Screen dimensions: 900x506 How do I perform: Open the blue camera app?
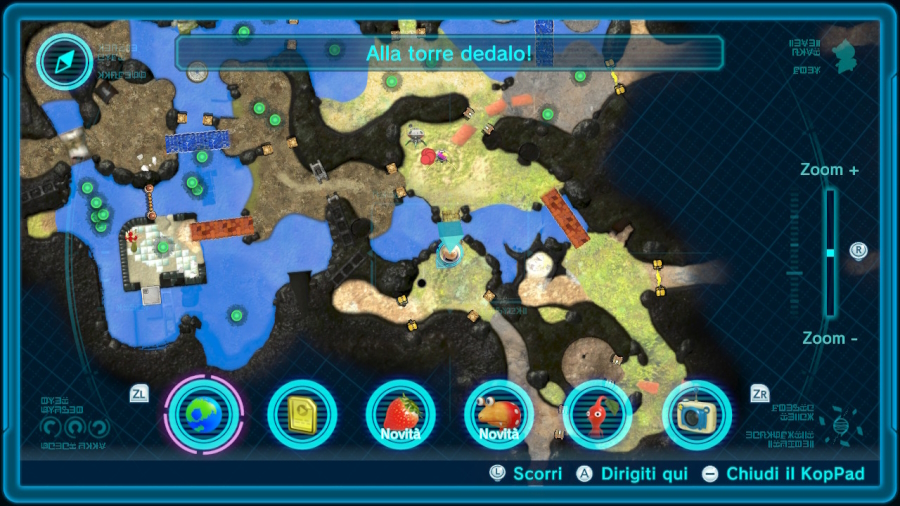(696, 414)
